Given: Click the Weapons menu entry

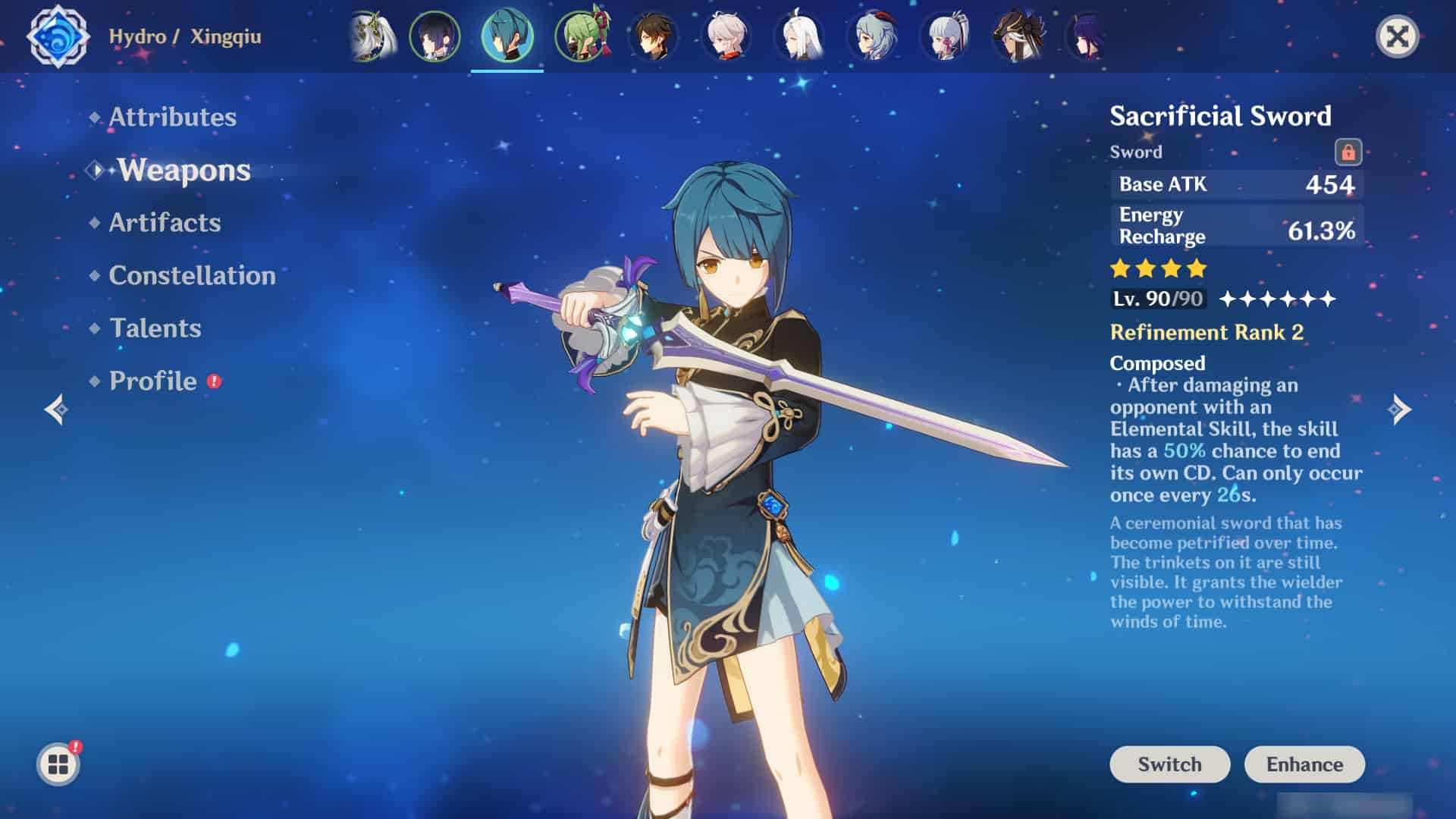Looking at the screenshot, I should (x=184, y=170).
